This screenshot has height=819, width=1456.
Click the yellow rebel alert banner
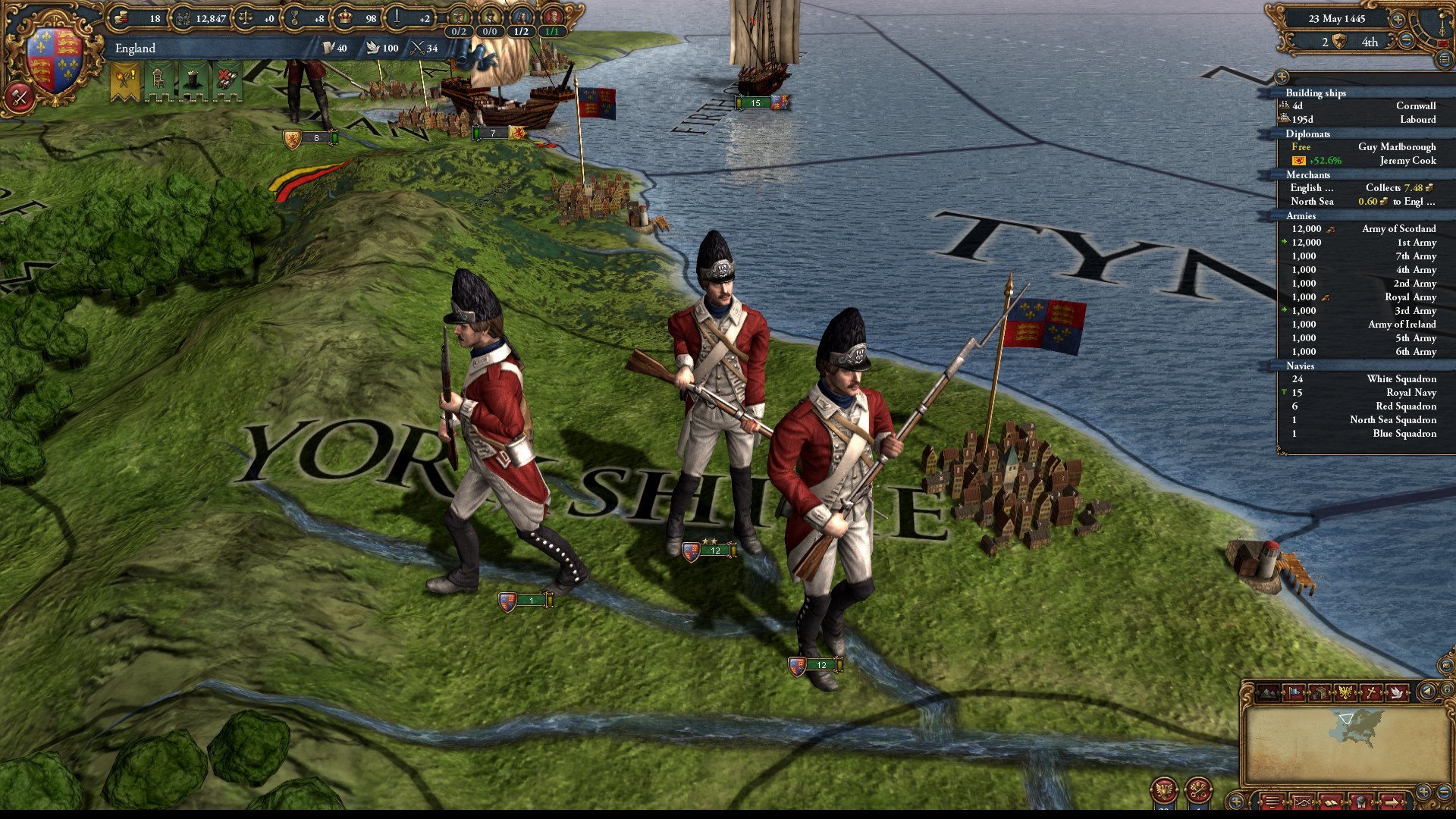pos(124,80)
